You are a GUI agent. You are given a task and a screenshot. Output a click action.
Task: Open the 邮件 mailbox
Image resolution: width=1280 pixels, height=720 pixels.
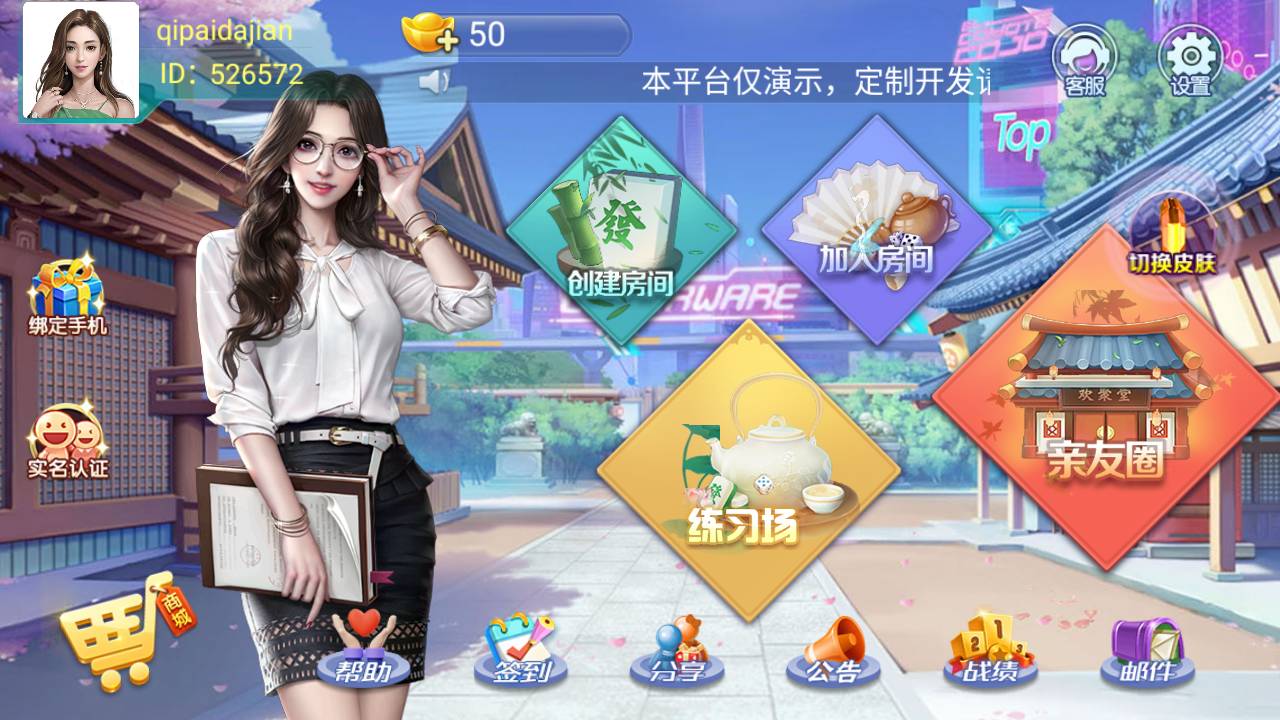coord(1147,650)
